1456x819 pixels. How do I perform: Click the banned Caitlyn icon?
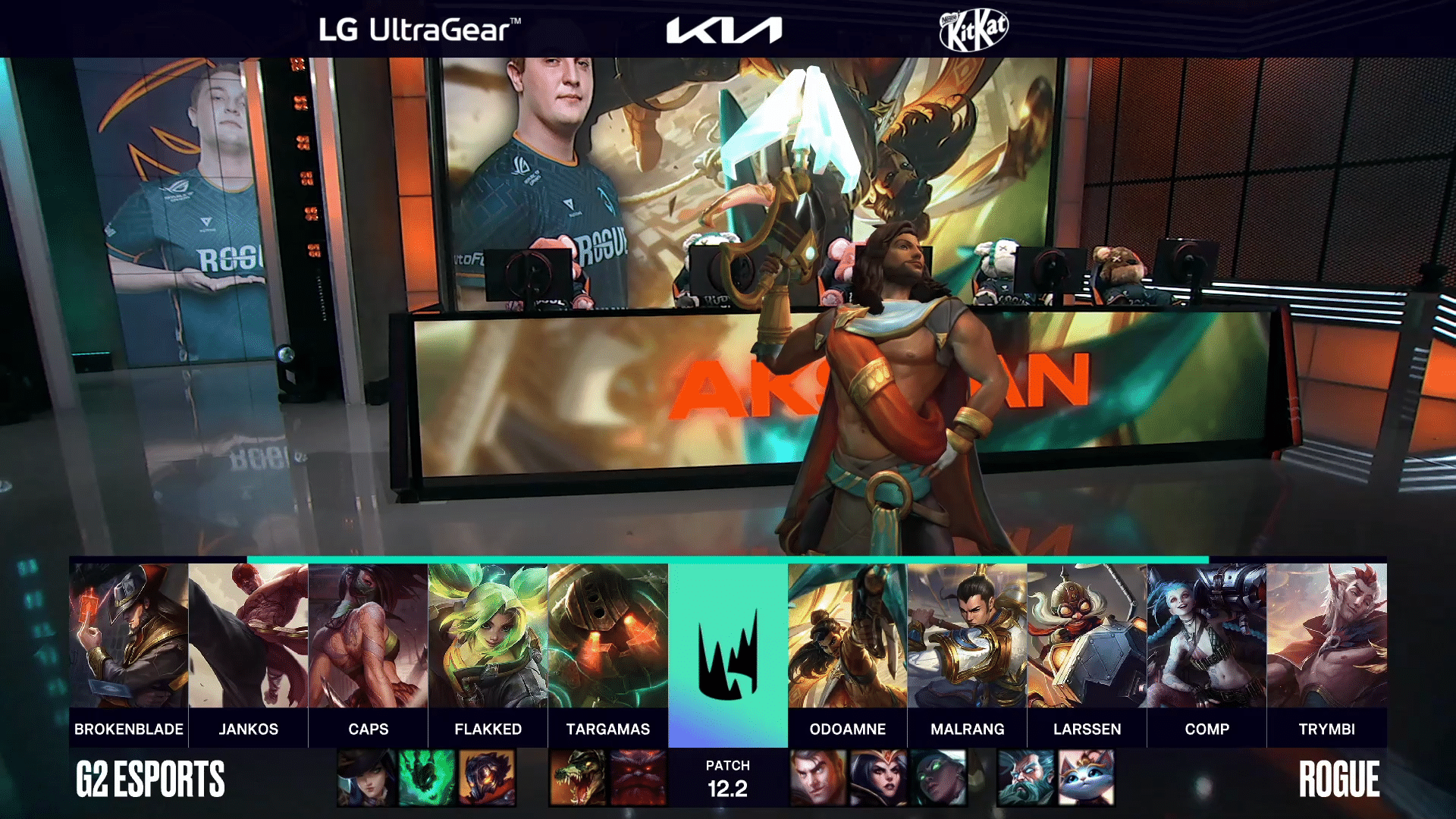[x=366, y=777]
